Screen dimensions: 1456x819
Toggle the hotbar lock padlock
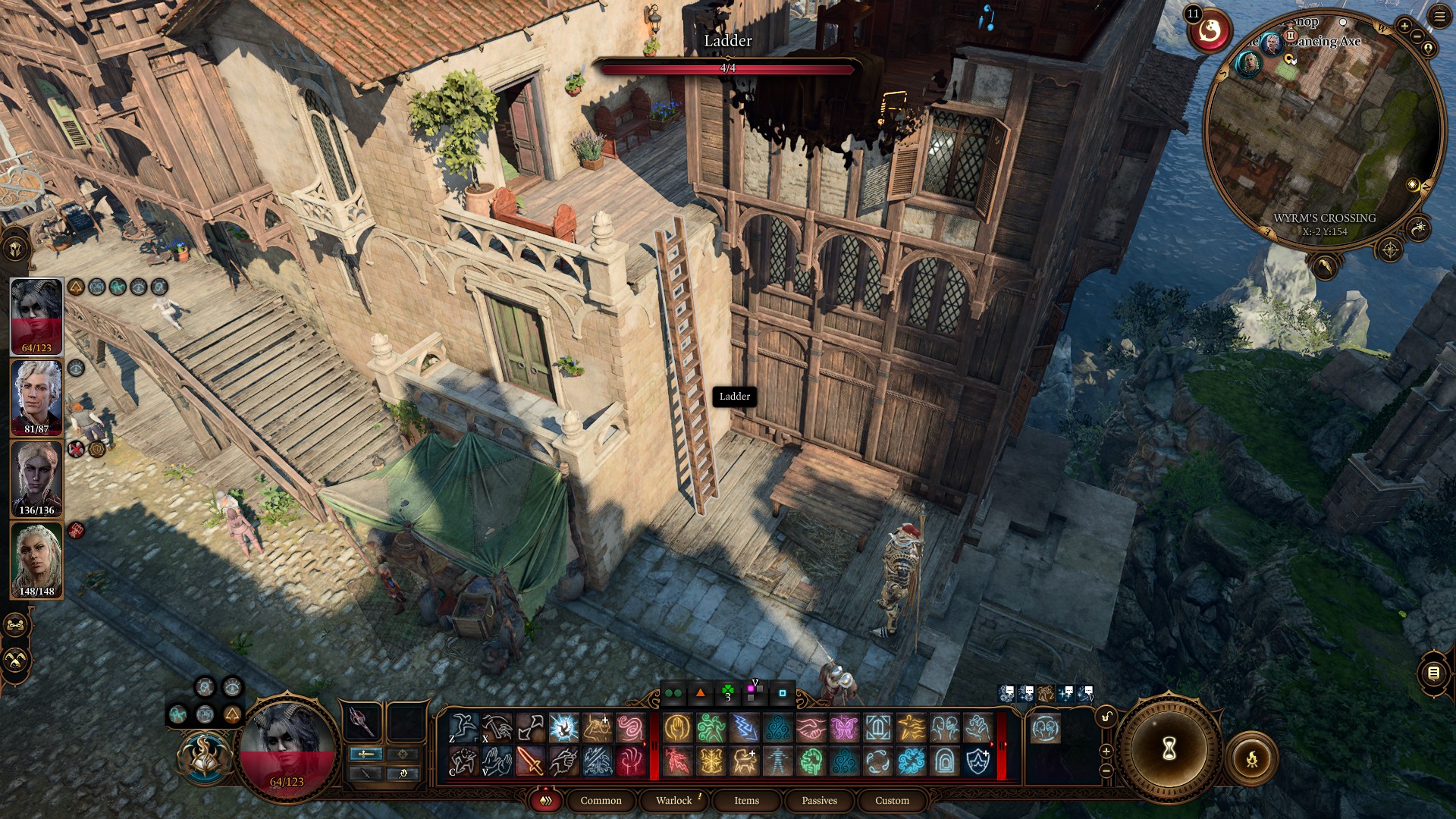click(x=1106, y=717)
